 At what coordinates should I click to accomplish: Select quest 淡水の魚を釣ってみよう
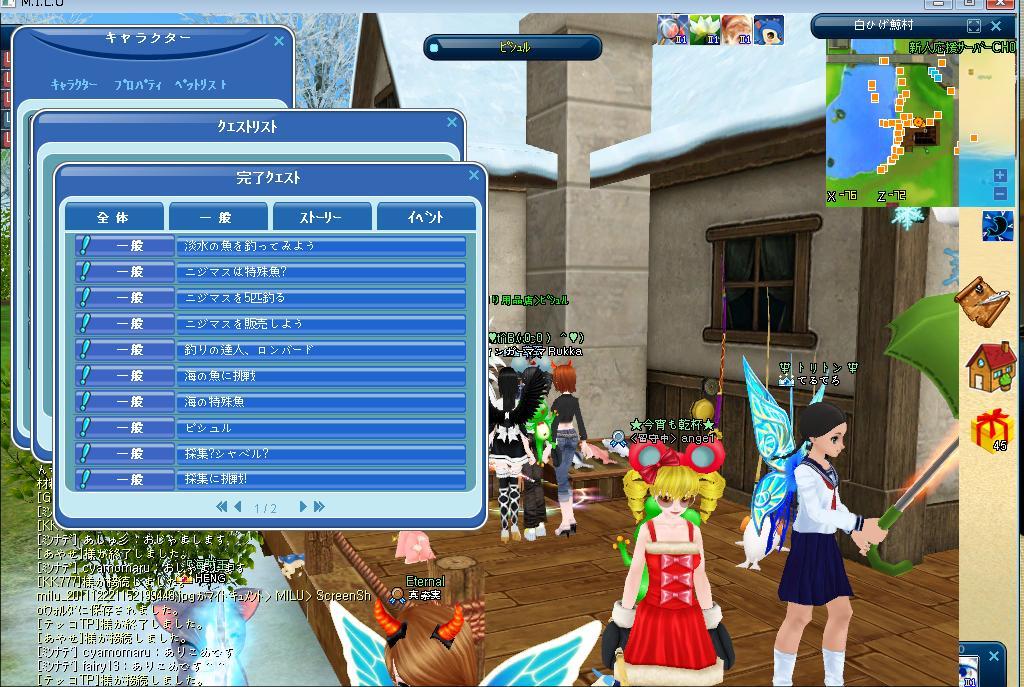[321, 246]
